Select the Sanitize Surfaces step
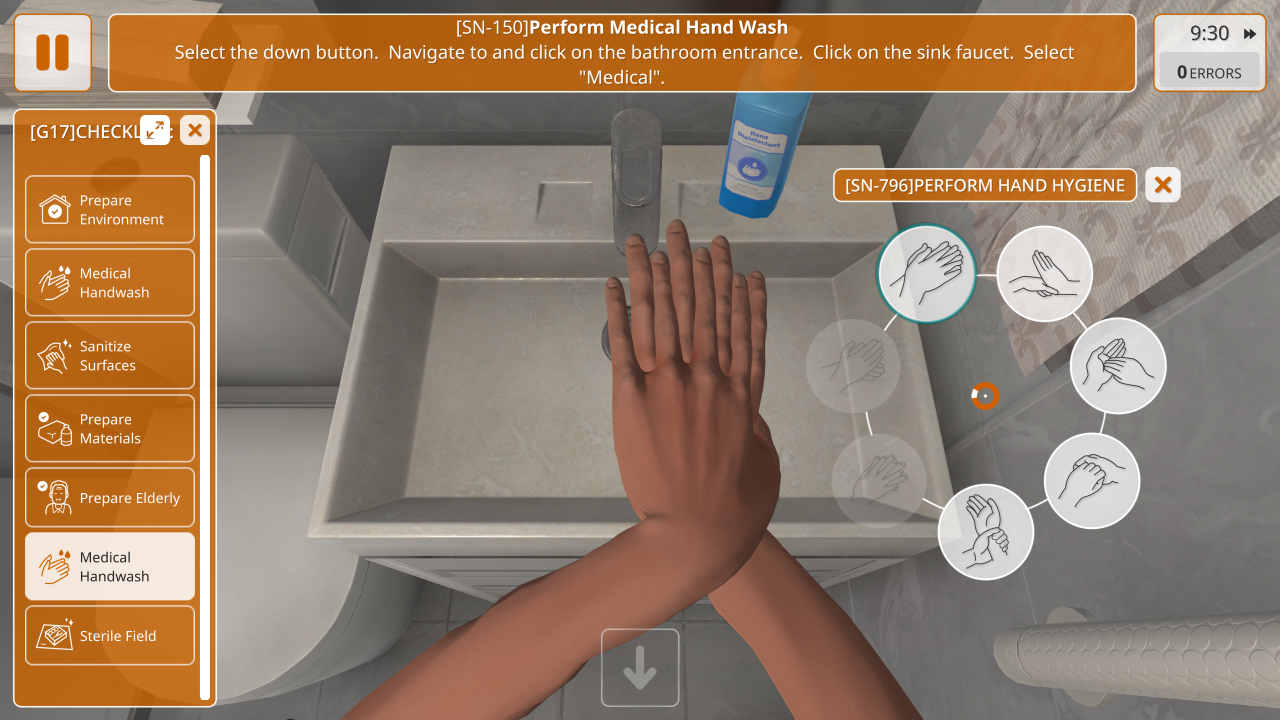1280x720 pixels. 110,355
